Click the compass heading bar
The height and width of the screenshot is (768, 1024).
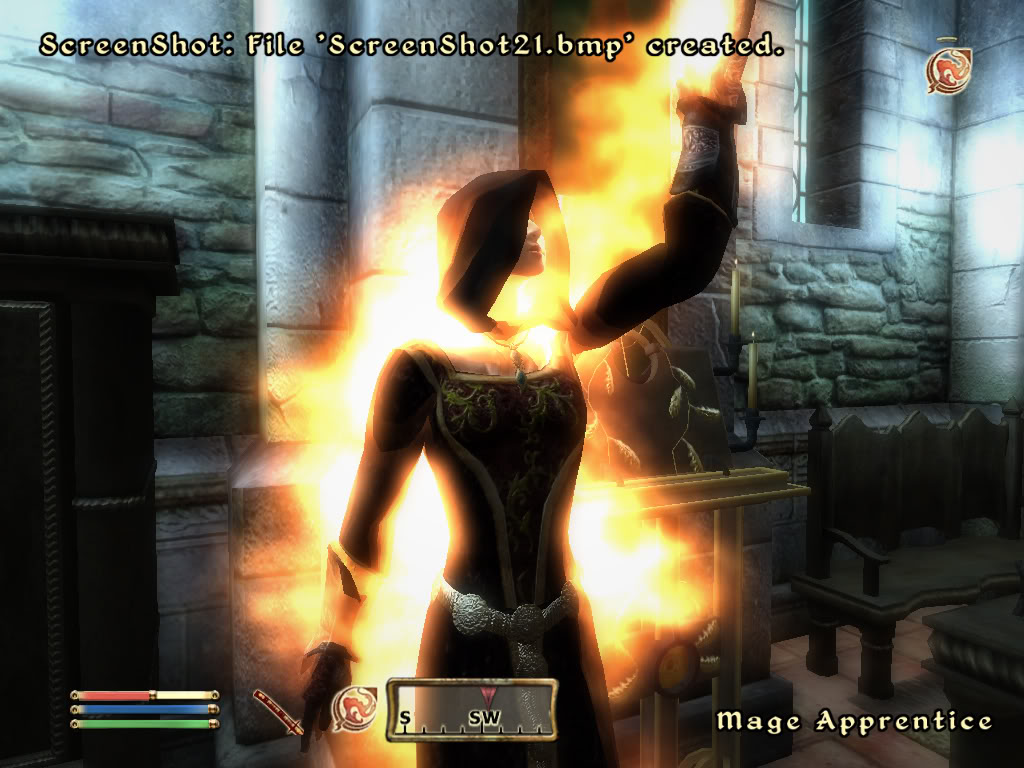(x=472, y=709)
